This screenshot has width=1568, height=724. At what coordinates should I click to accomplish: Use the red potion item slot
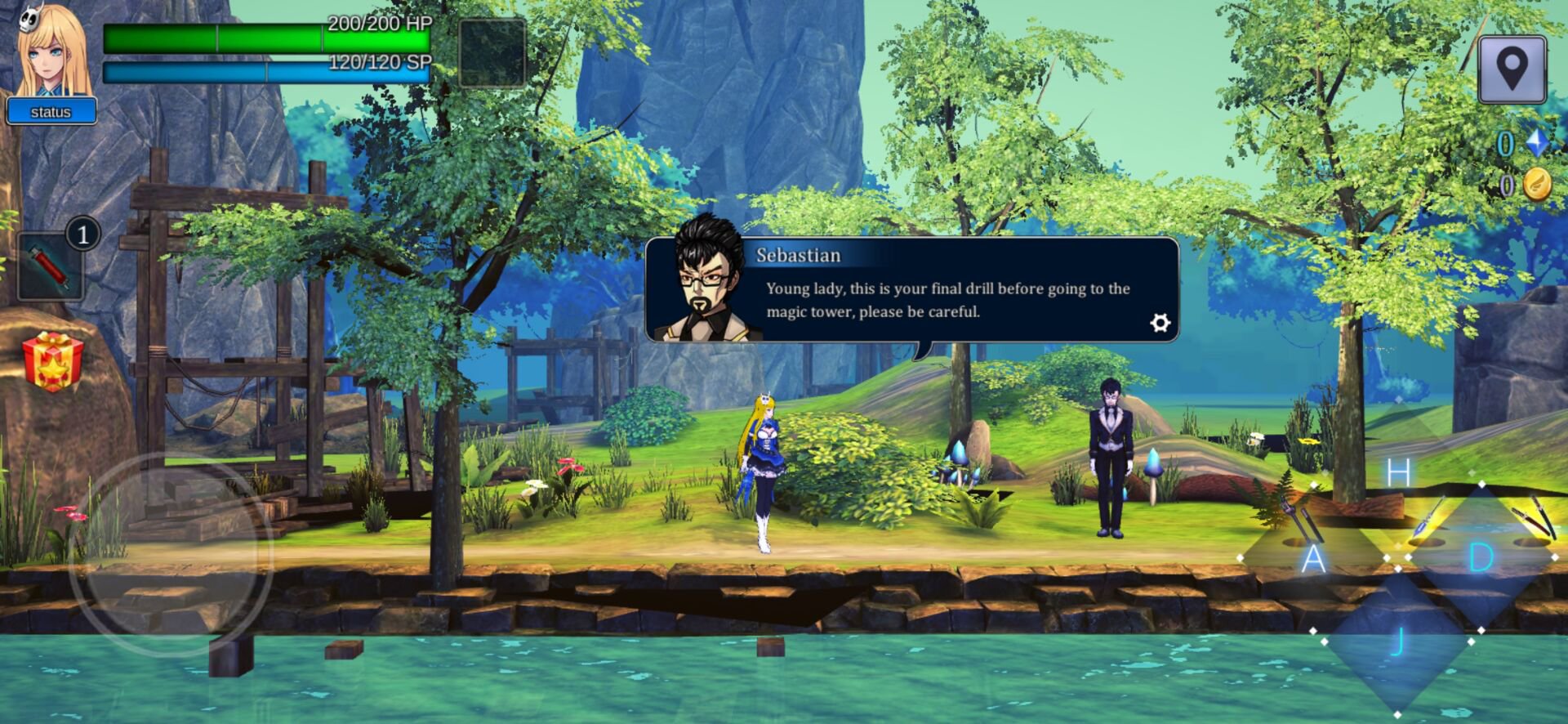pos(51,266)
